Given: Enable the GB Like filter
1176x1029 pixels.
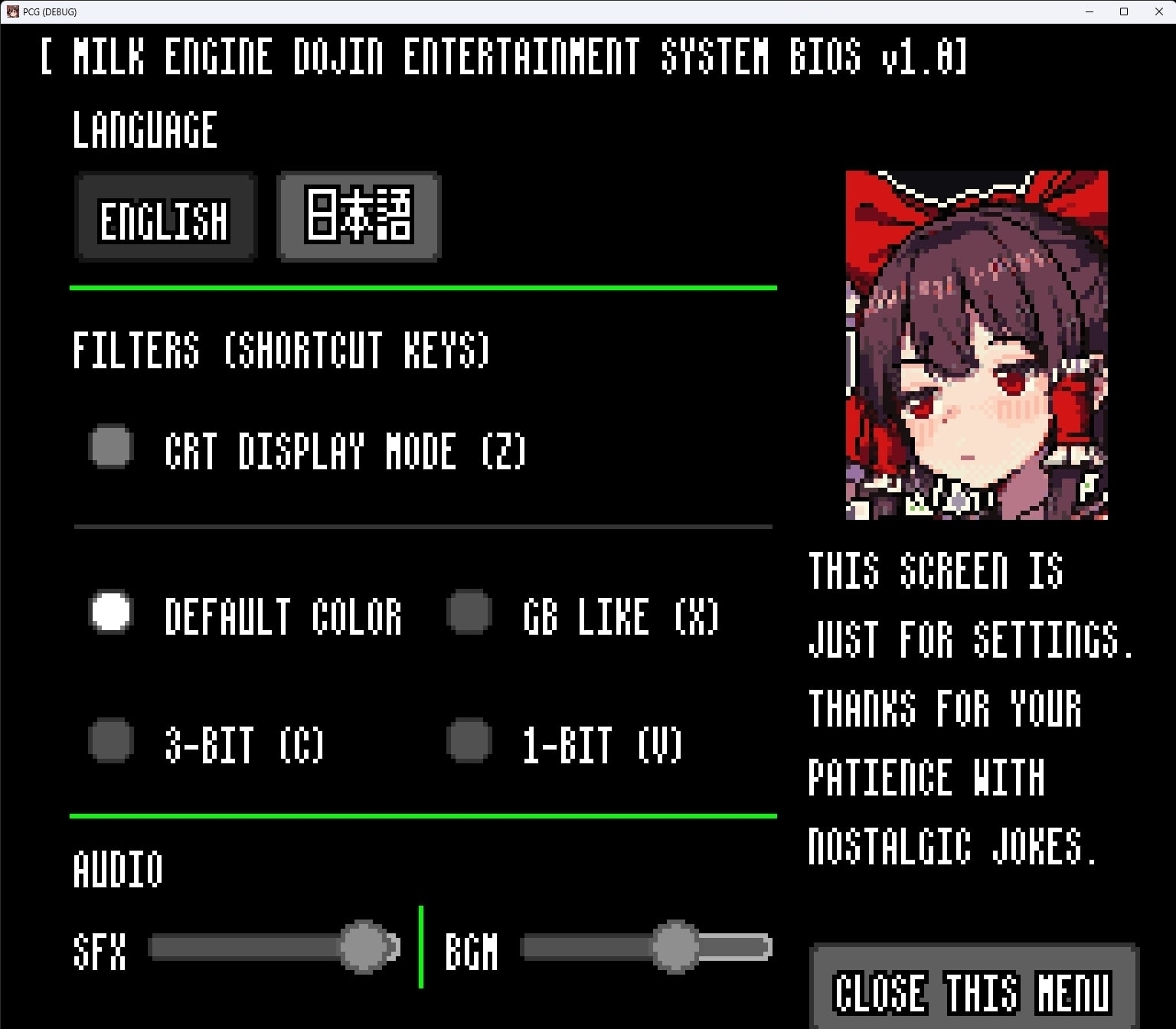Looking at the screenshot, I should (x=468, y=612).
